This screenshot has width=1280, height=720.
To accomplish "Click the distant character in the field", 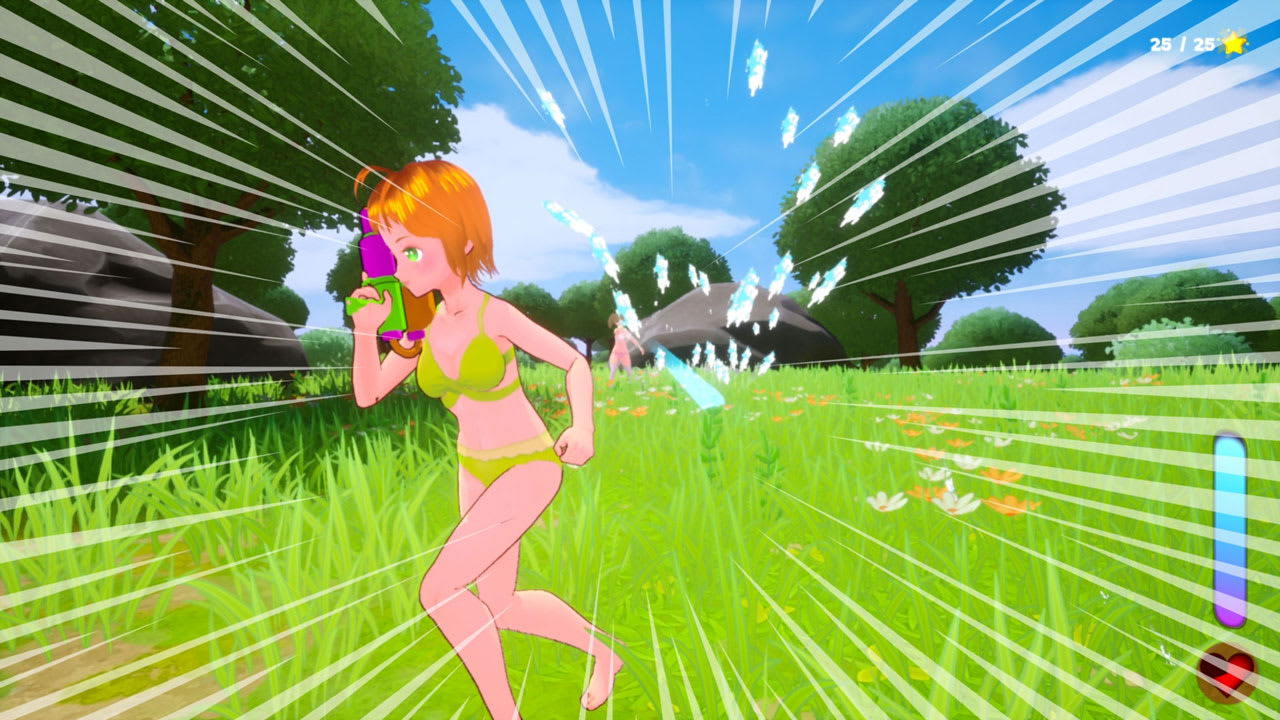I will [x=617, y=345].
